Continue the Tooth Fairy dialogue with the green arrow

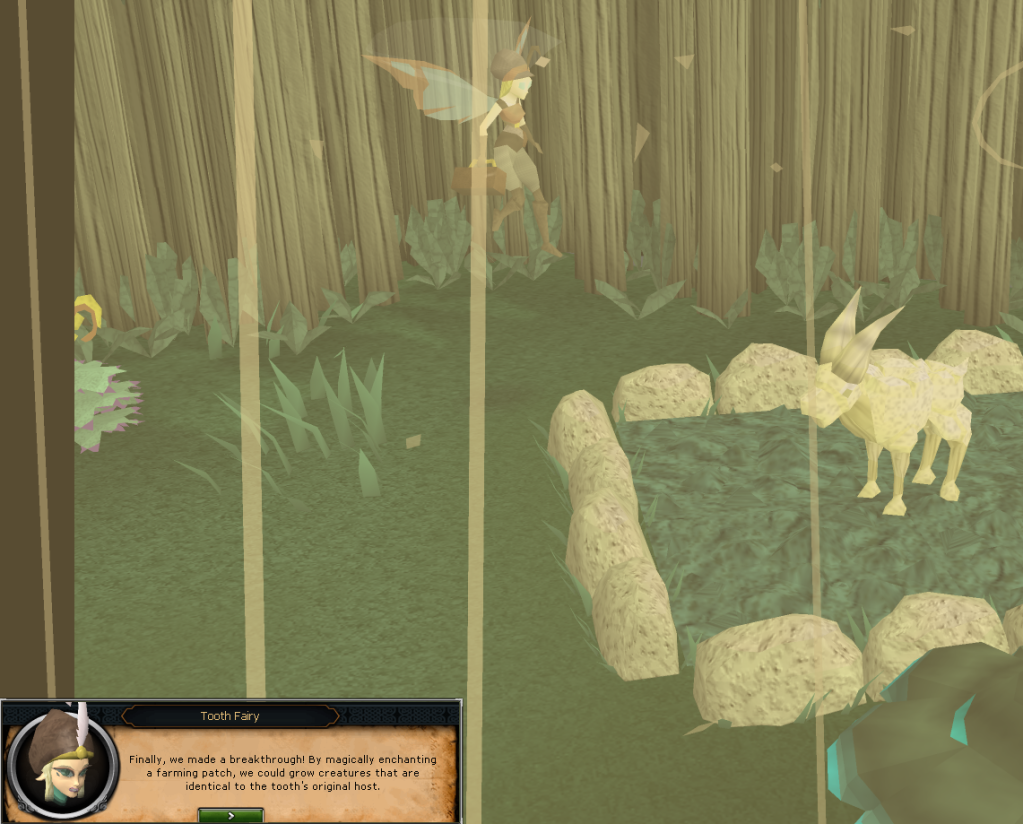pyautogui.click(x=231, y=815)
